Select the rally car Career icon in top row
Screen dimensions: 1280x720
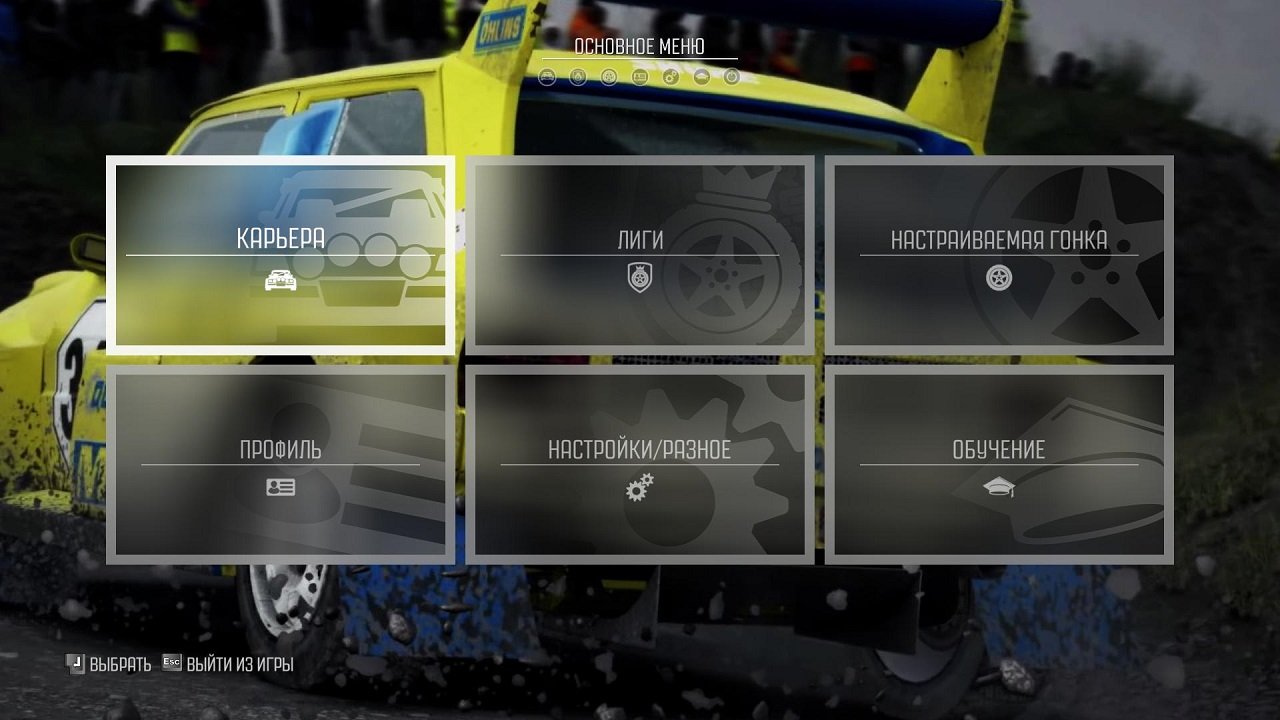[547, 77]
